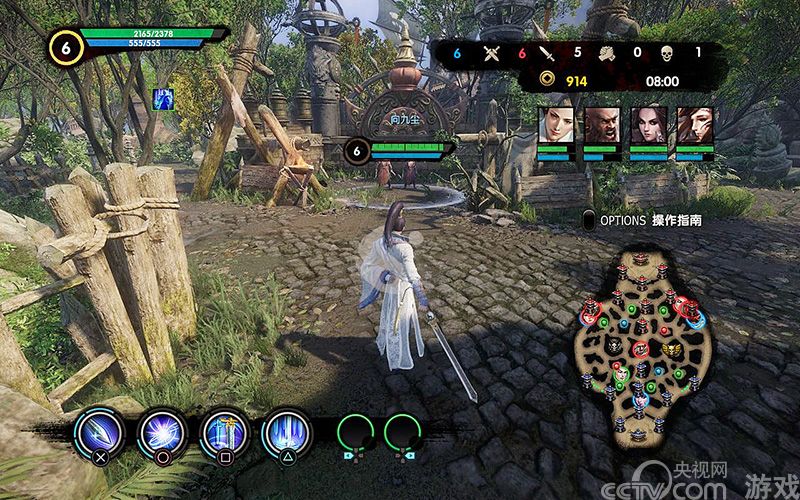Click the crossed swords team score icon
This screenshot has height=500, width=800.
(491, 53)
